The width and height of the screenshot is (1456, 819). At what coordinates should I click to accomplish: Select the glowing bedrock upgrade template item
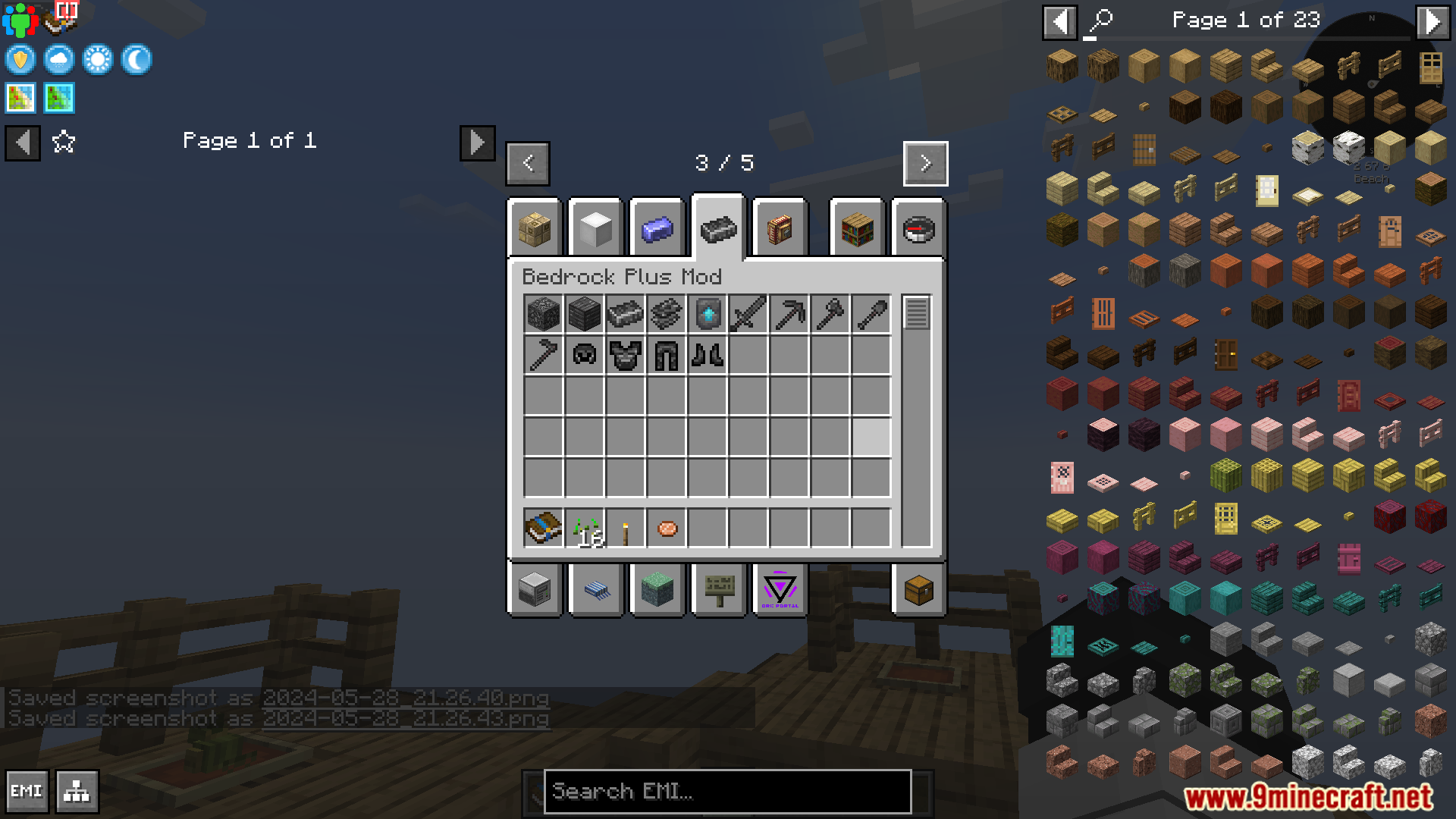coord(707,313)
